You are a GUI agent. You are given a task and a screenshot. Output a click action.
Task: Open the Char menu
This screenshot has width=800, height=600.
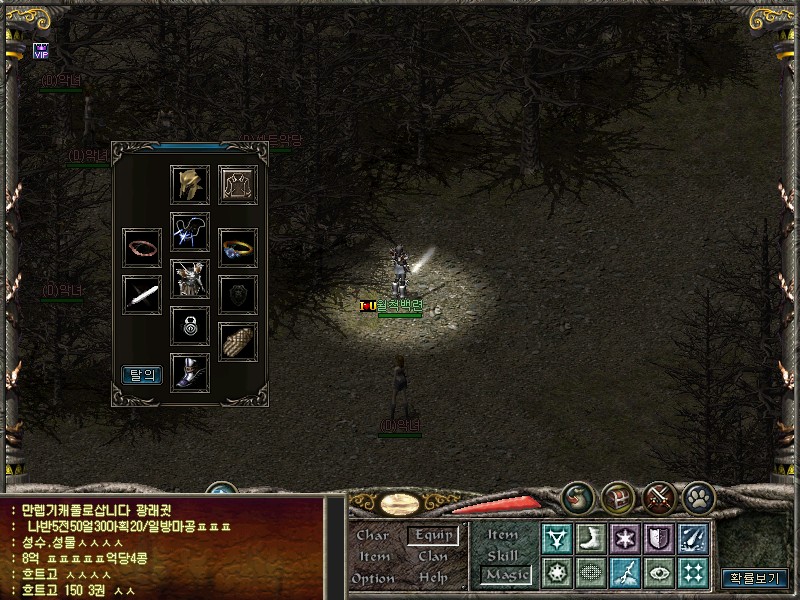372,535
